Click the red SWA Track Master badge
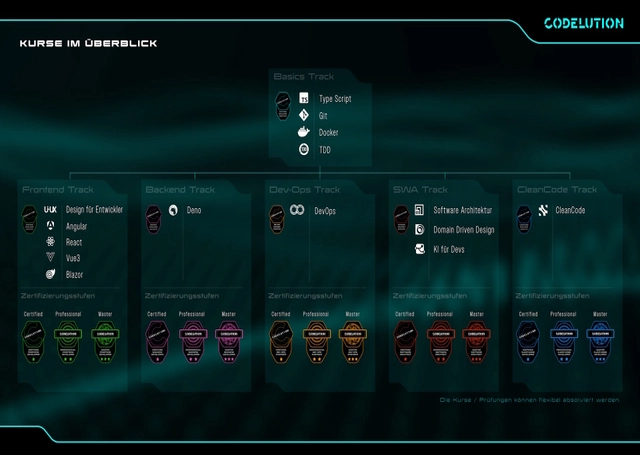 (475, 339)
